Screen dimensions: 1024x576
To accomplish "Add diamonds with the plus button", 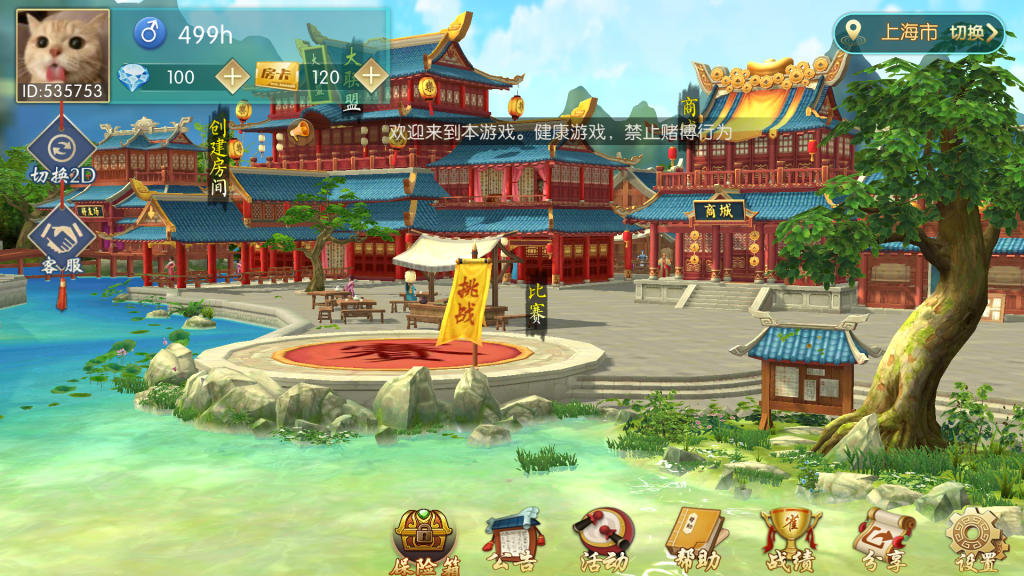I will [232, 76].
